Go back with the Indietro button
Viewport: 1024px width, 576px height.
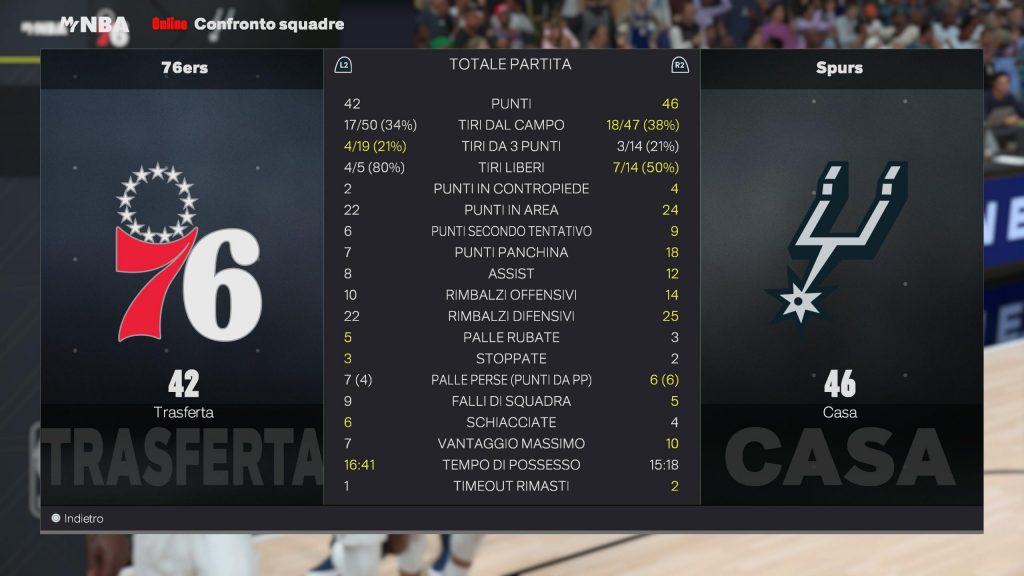point(78,519)
